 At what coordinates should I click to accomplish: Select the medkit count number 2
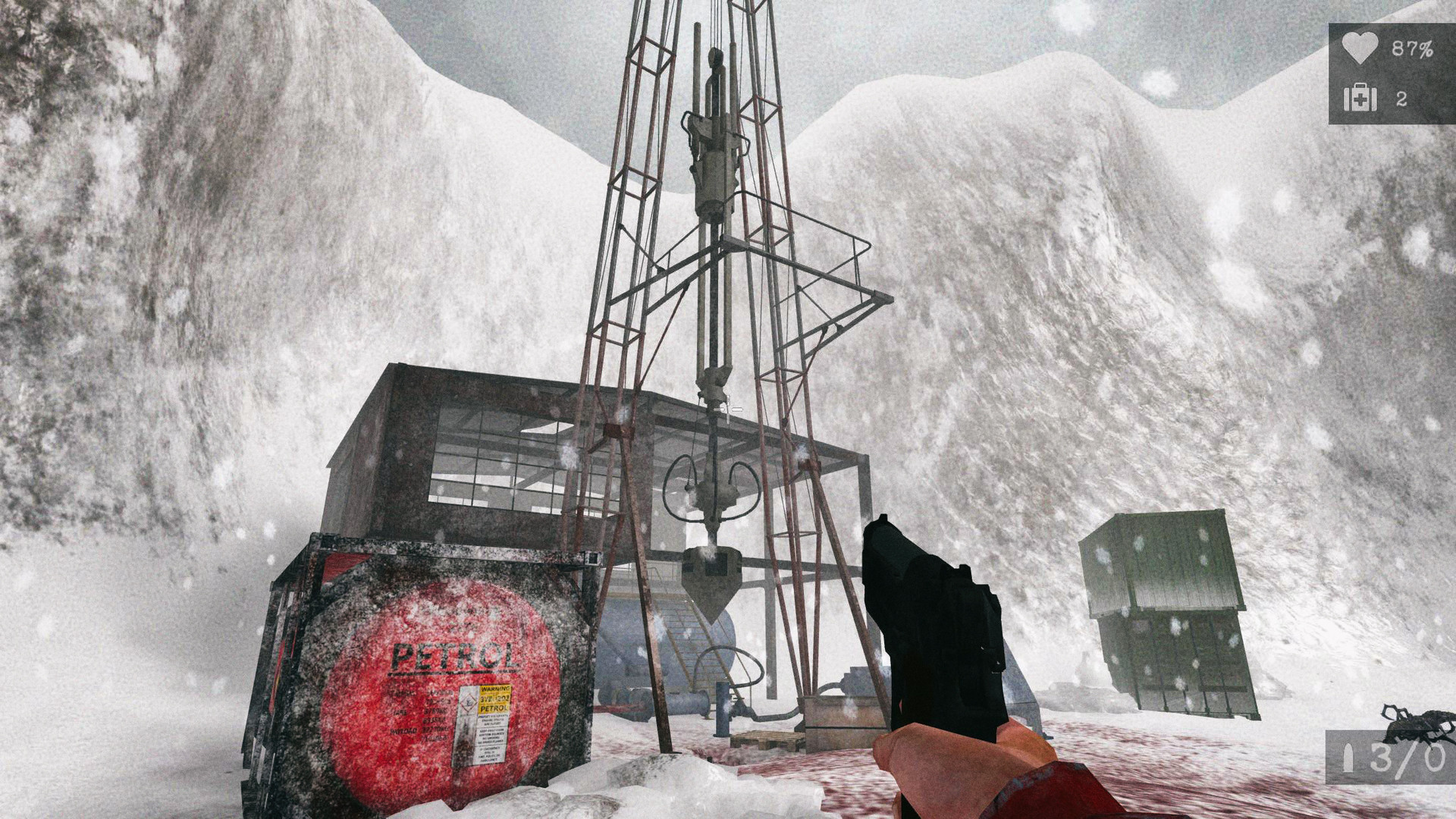coord(1404,97)
